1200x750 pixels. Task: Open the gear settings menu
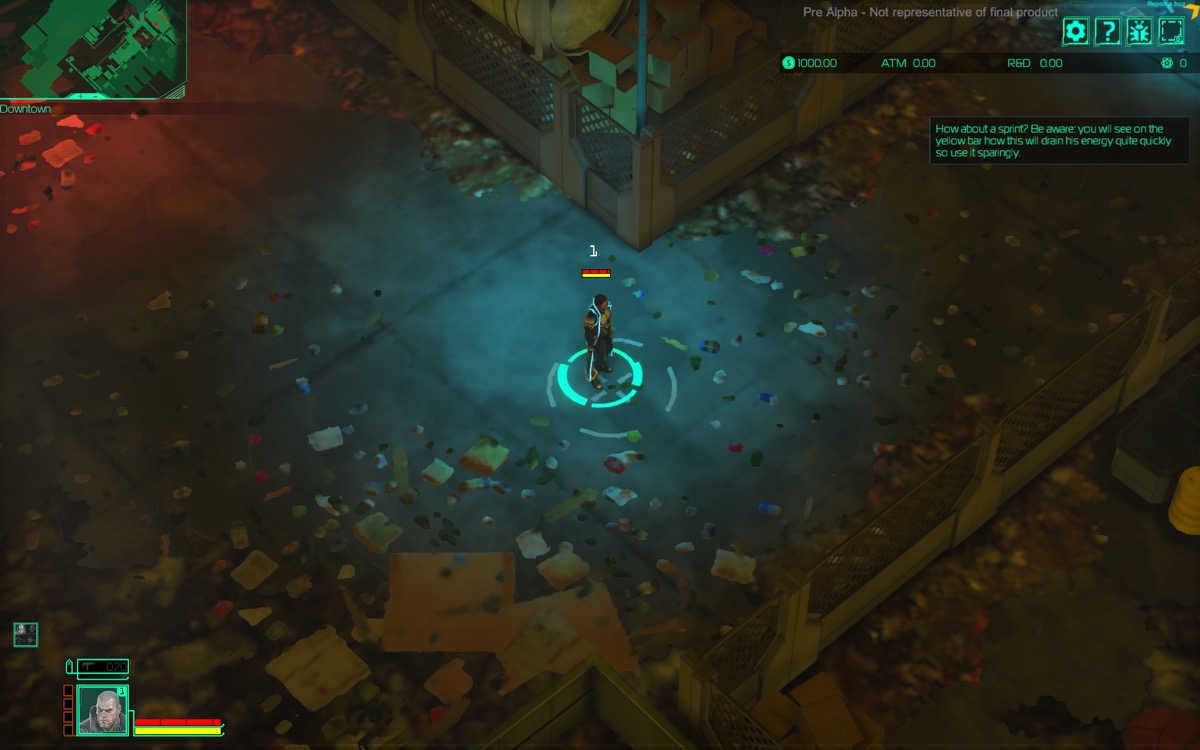(1075, 31)
